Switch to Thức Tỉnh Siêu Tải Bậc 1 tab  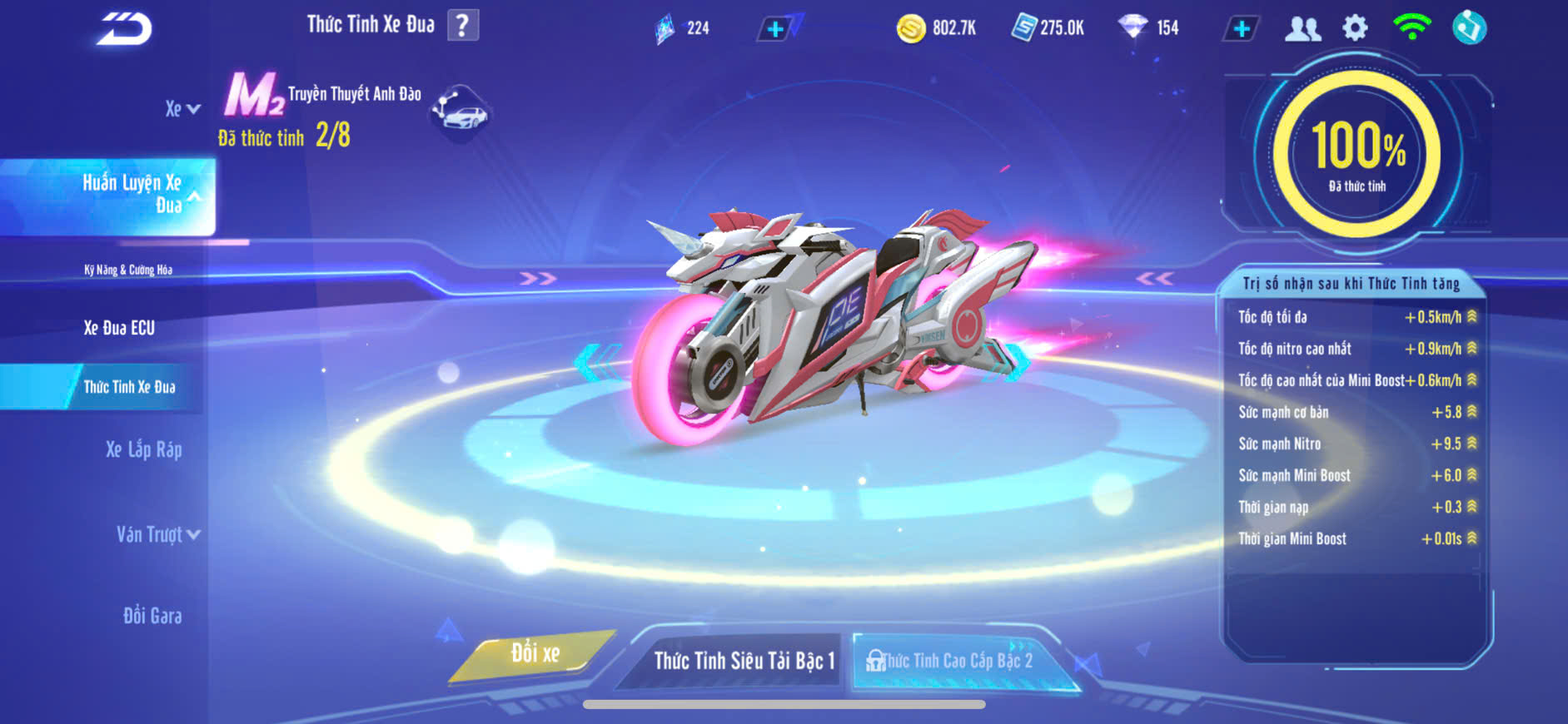(743, 661)
